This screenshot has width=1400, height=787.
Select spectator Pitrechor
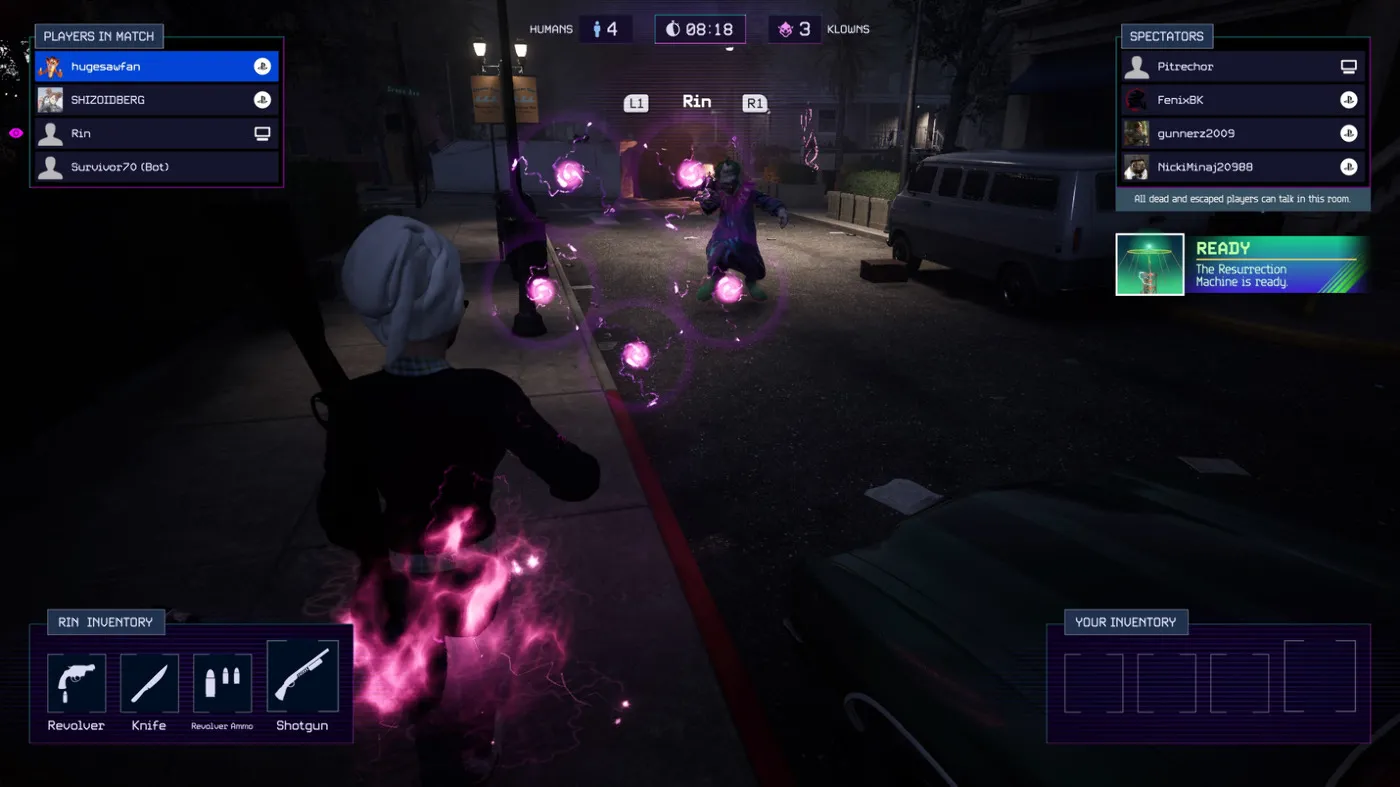click(x=1242, y=67)
